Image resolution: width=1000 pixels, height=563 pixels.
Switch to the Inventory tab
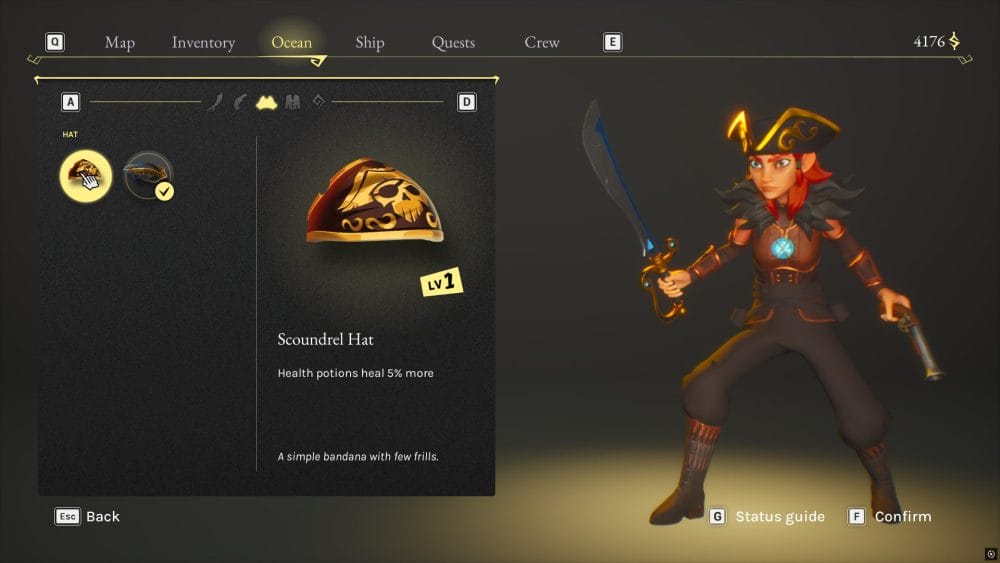coord(203,42)
